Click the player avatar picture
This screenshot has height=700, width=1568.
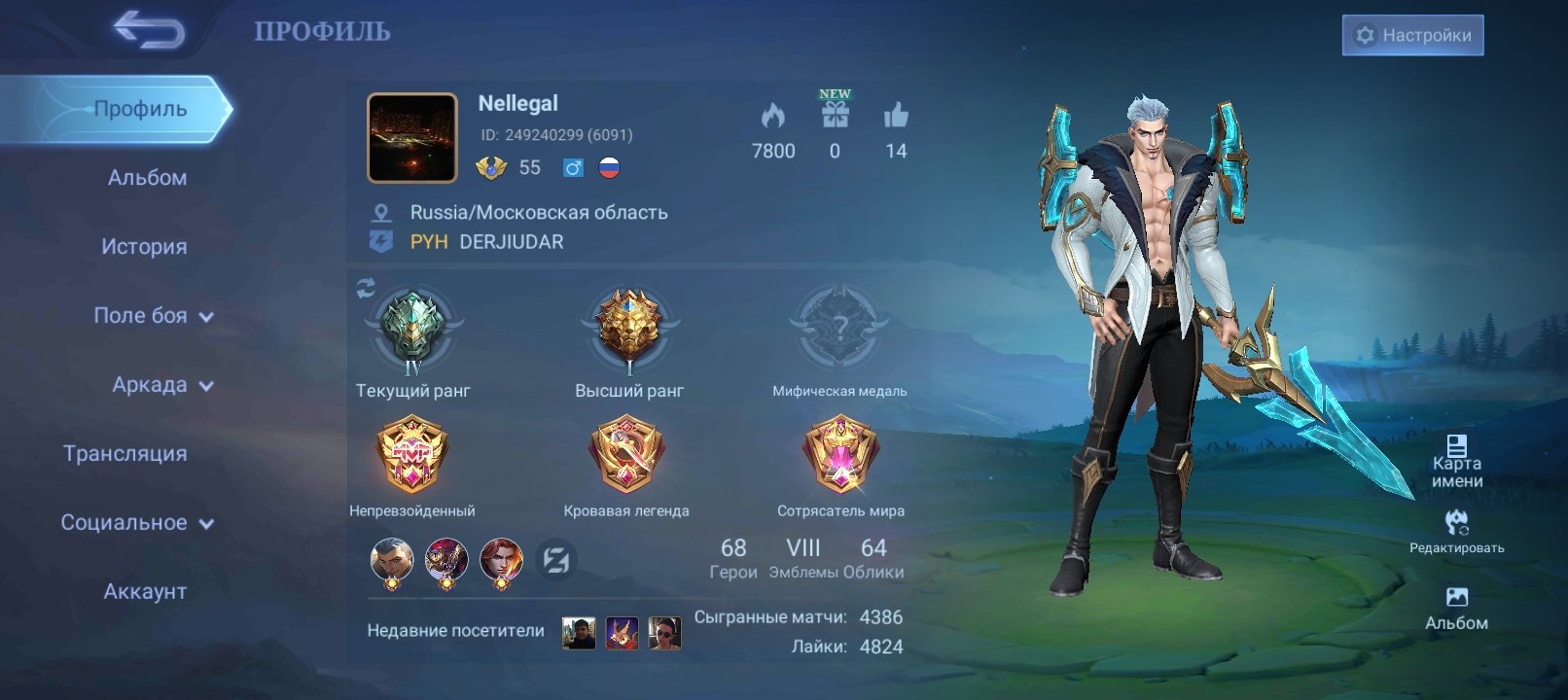(x=412, y=138)
